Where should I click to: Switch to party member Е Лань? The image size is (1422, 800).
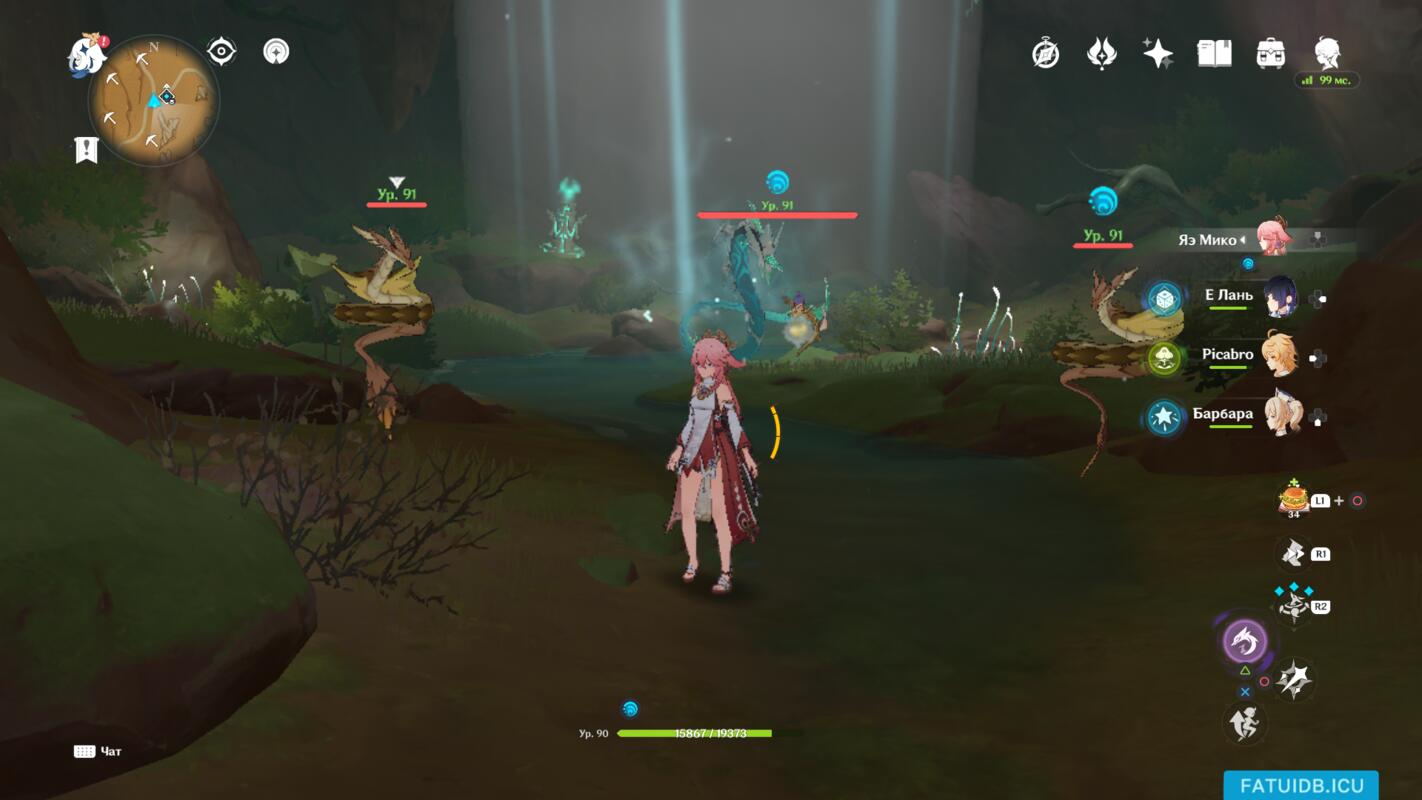click(x=1278, y=298)
